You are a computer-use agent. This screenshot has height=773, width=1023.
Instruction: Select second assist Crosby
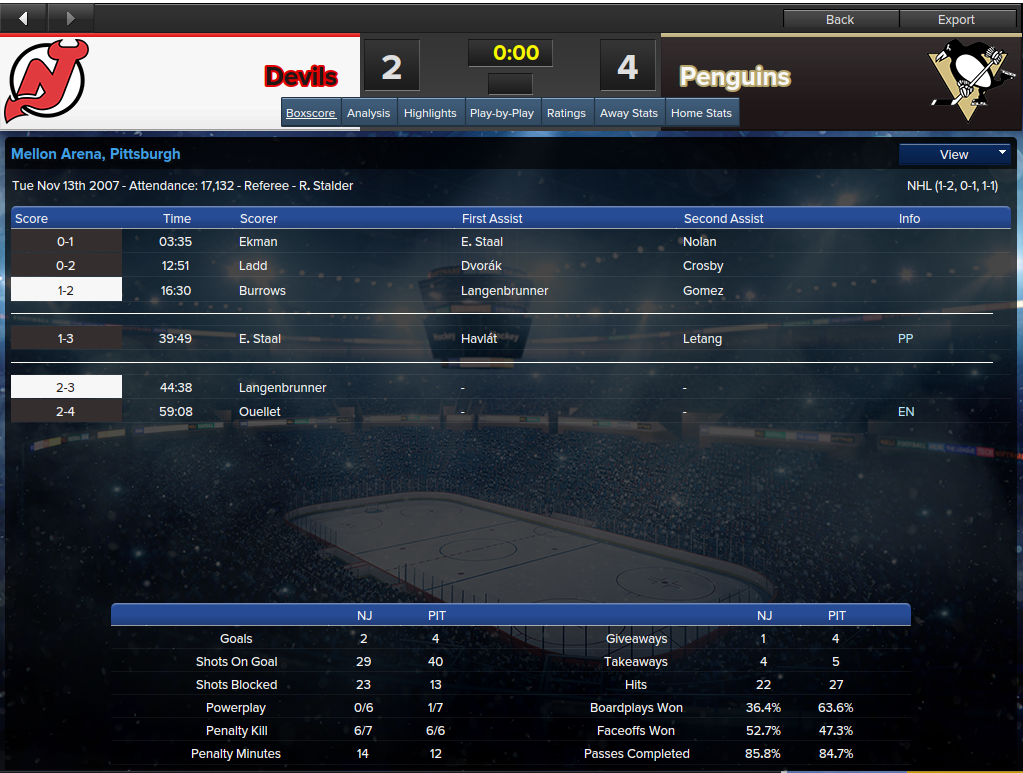pos(703,266)
